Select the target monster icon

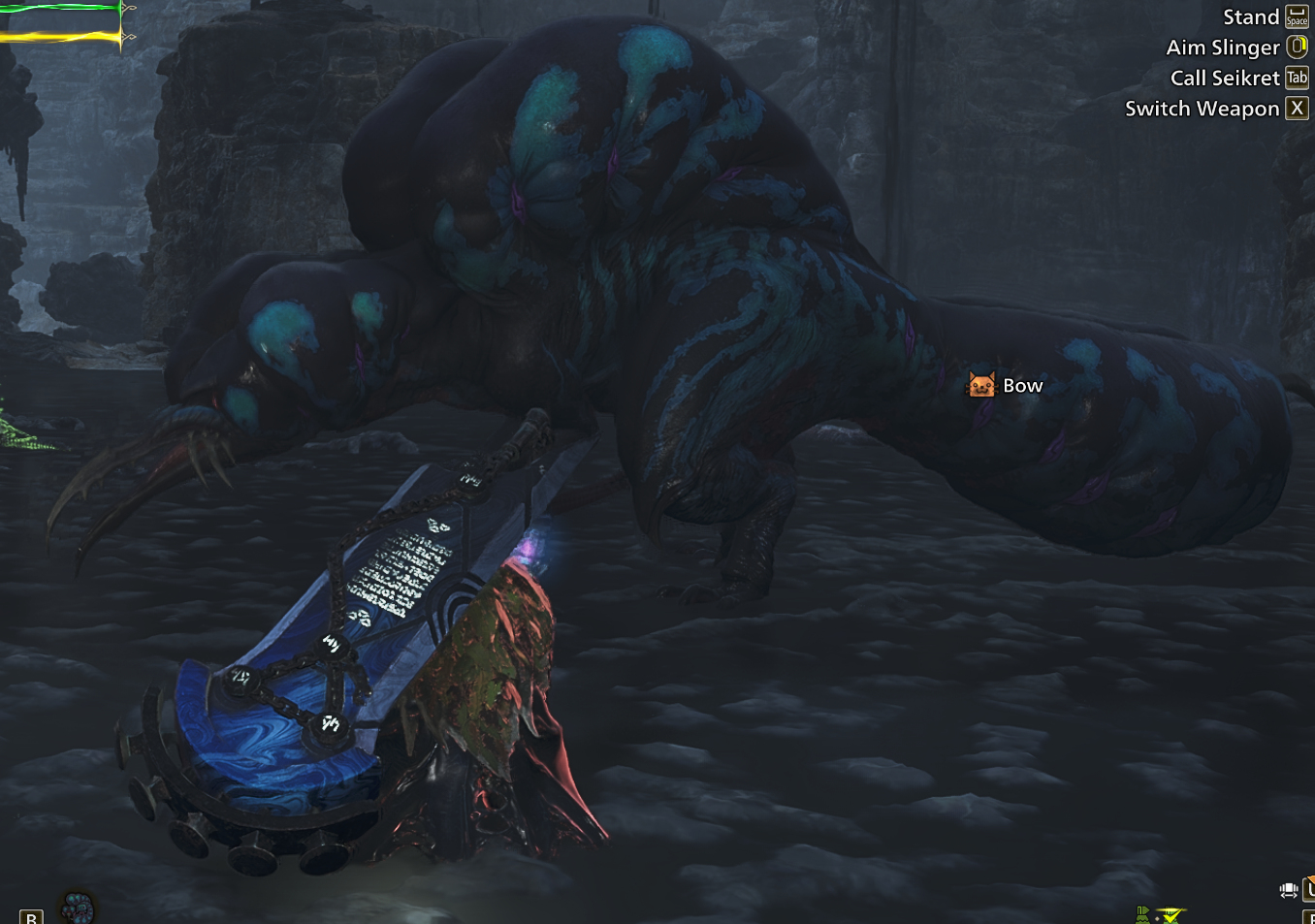click(78, 908)
